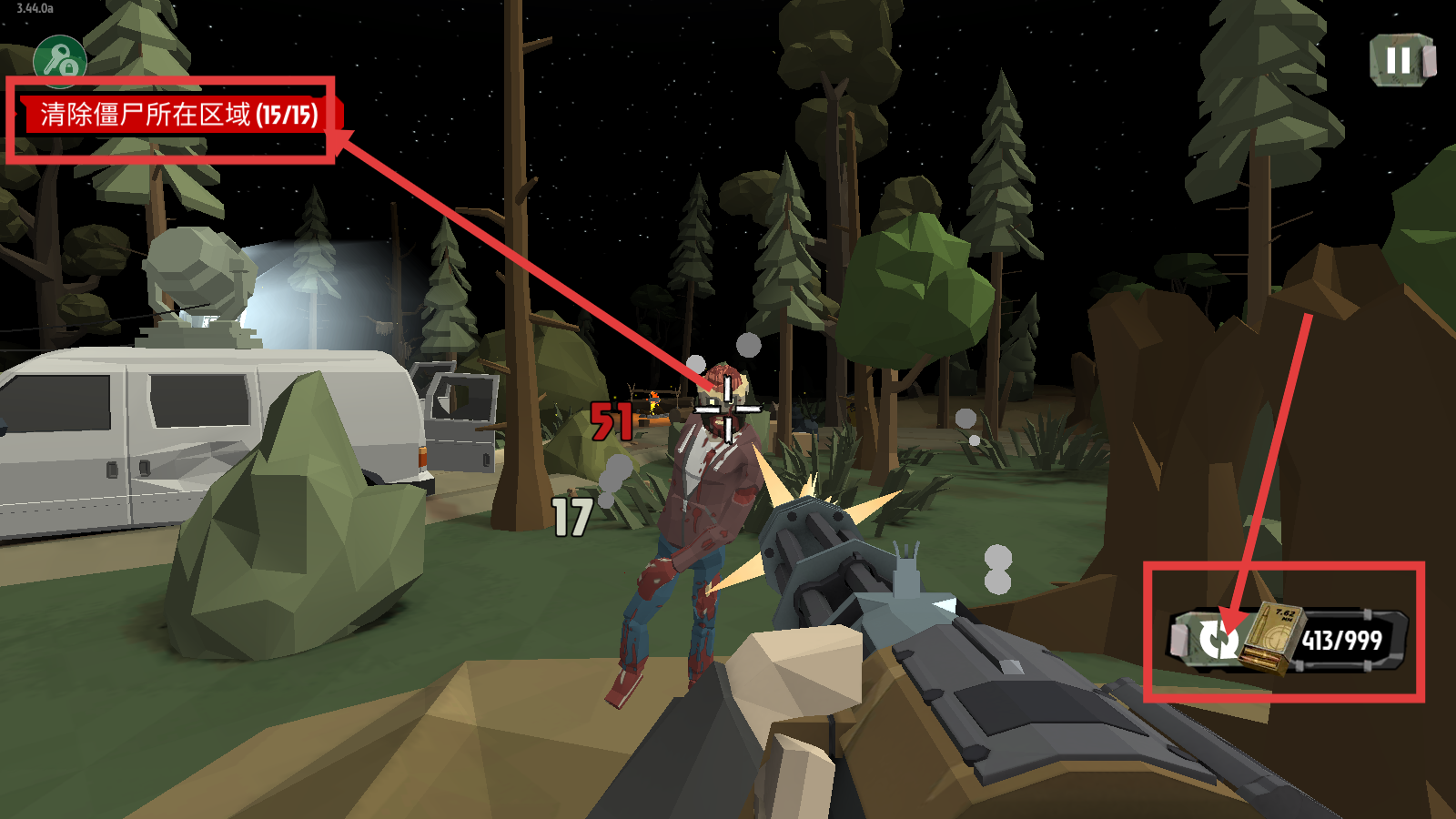Select the red zombie-clearing objective banner

pyautogui.click(x=180, y=115)
